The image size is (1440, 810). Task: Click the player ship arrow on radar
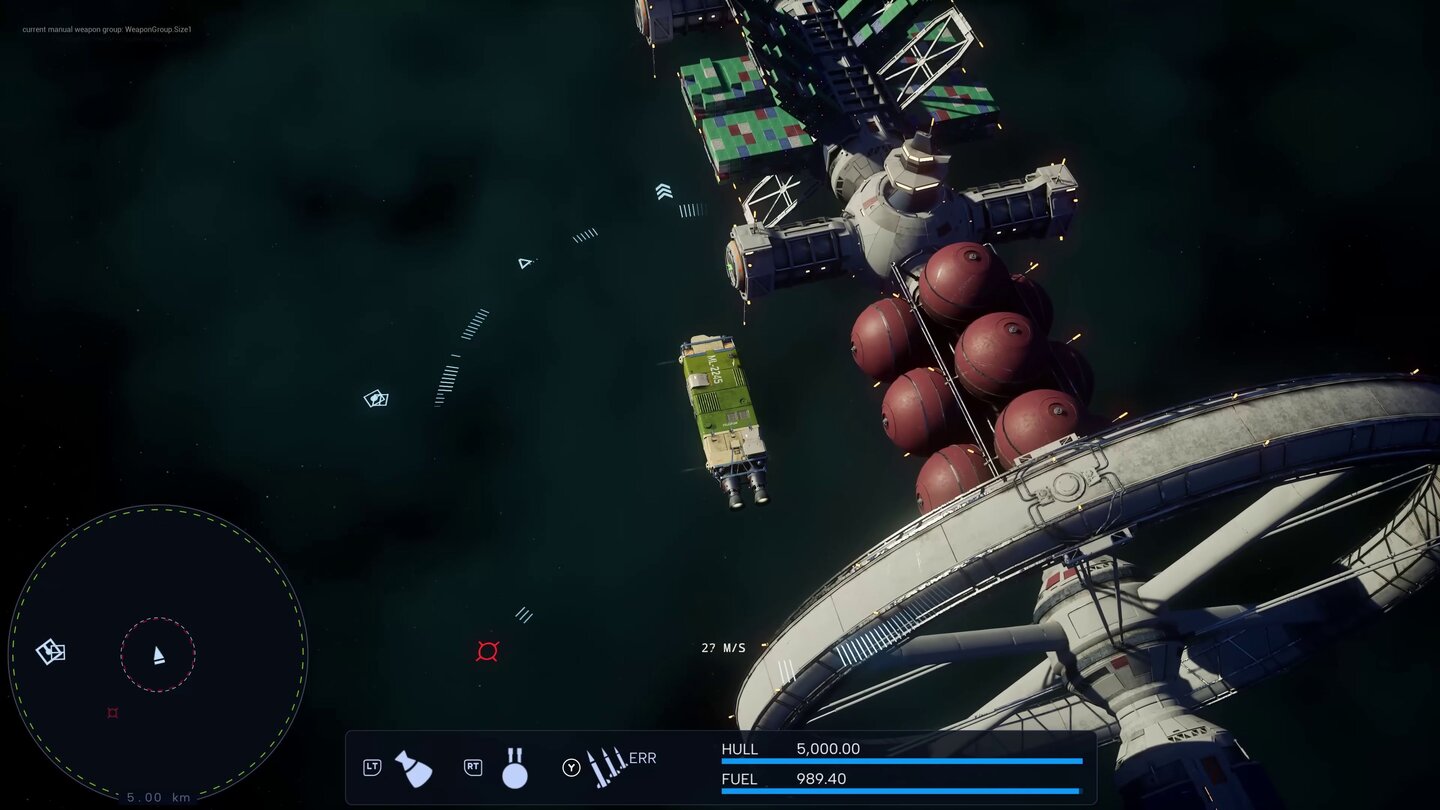pos(158,655)
